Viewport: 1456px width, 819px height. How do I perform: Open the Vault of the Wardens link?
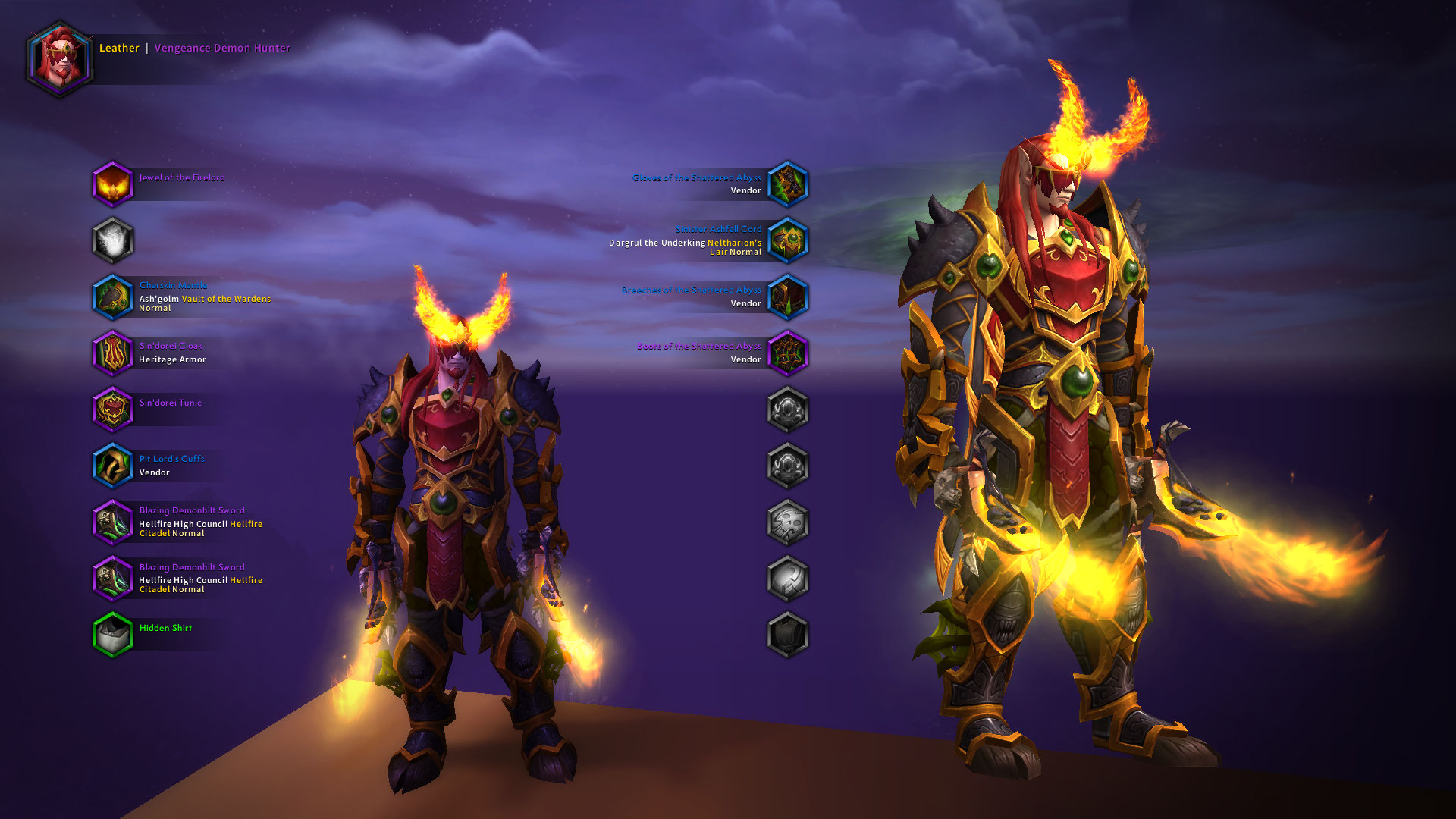225,299
